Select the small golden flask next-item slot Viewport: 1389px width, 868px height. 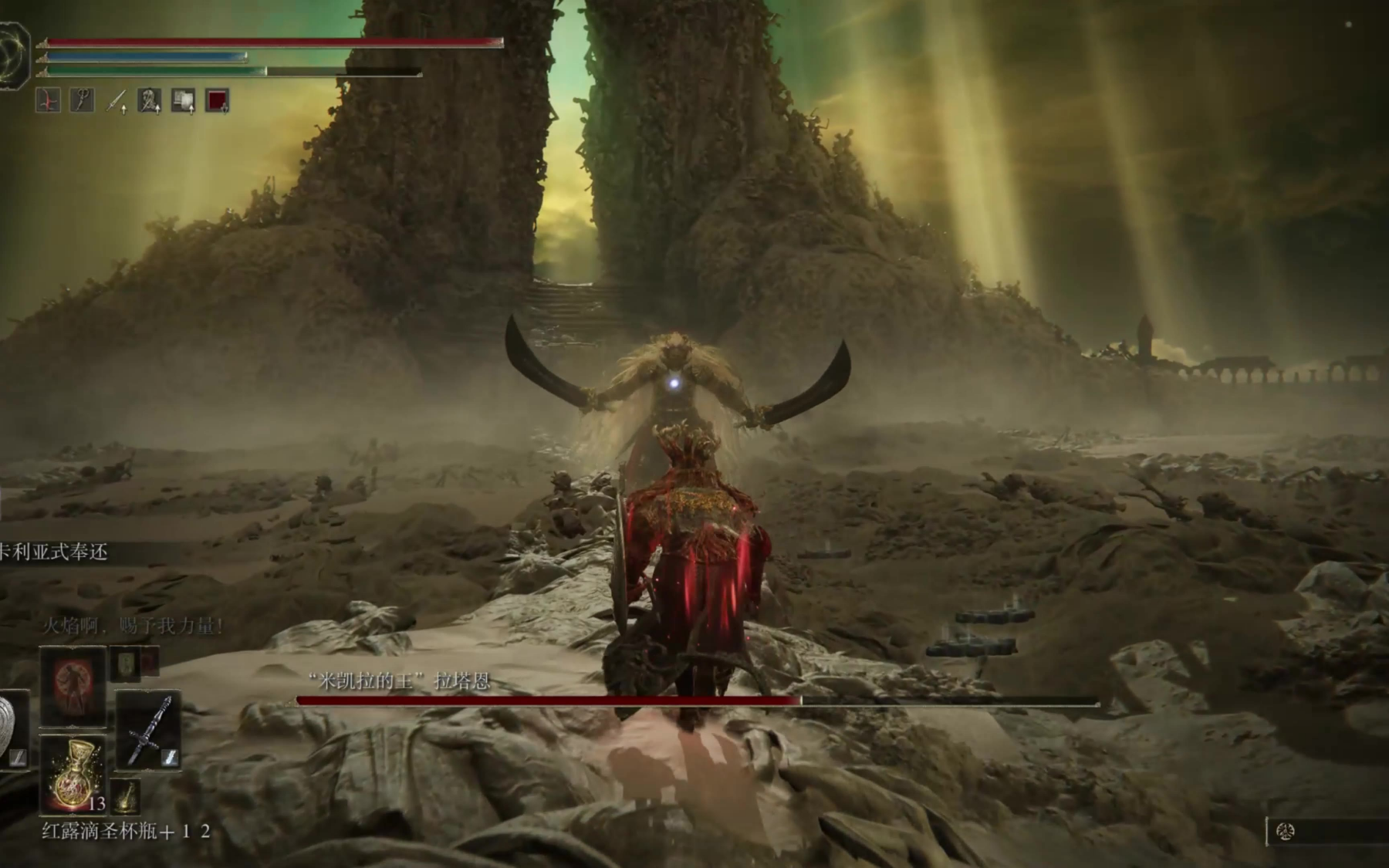point(126,797)
